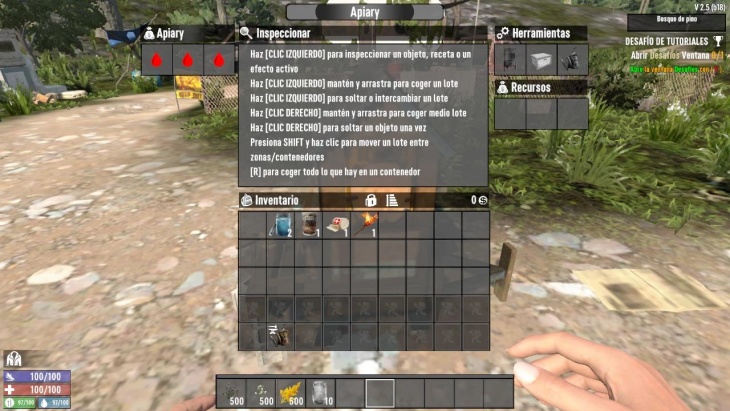Click the trophy icon beside the challenge title
Screen dimensions: 730x411
coord(718,41)
